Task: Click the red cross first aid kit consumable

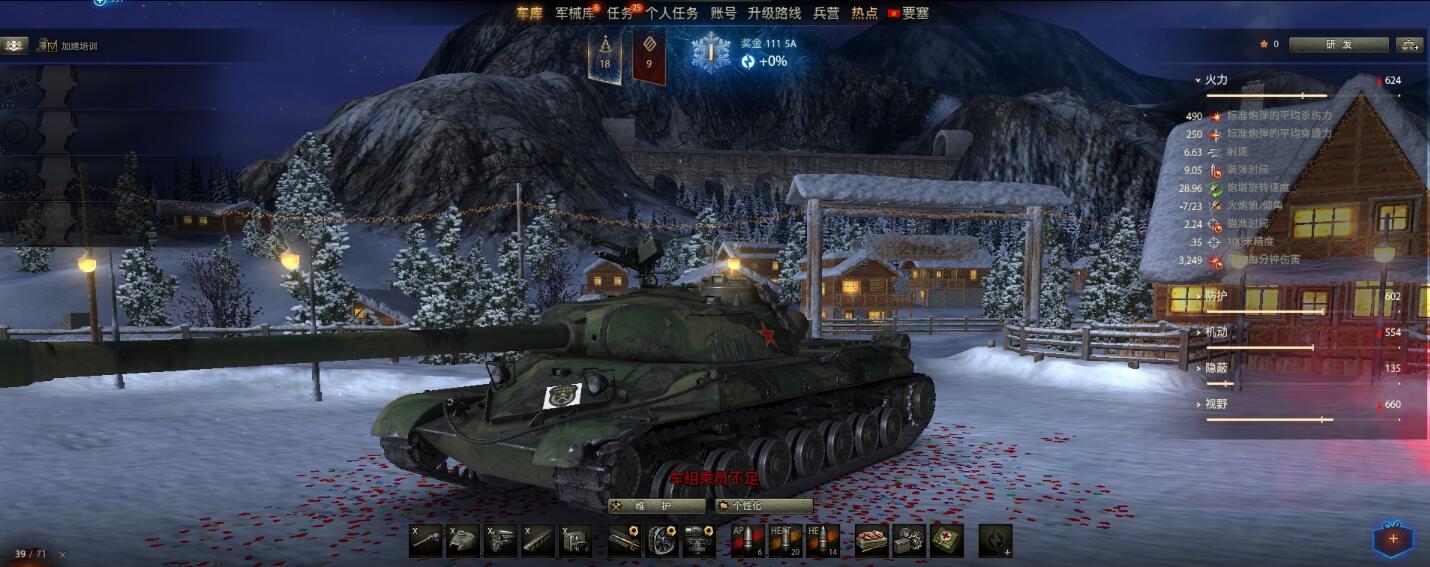Action: coord(947,540)
